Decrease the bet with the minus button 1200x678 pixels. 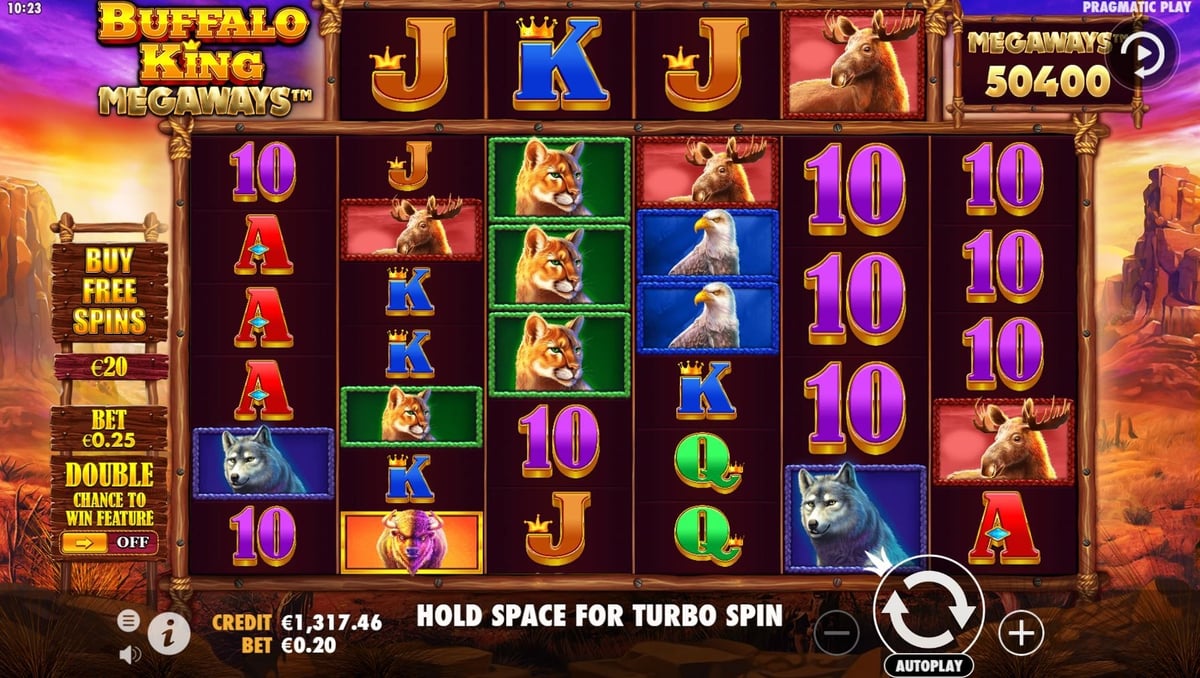(836, 632)
